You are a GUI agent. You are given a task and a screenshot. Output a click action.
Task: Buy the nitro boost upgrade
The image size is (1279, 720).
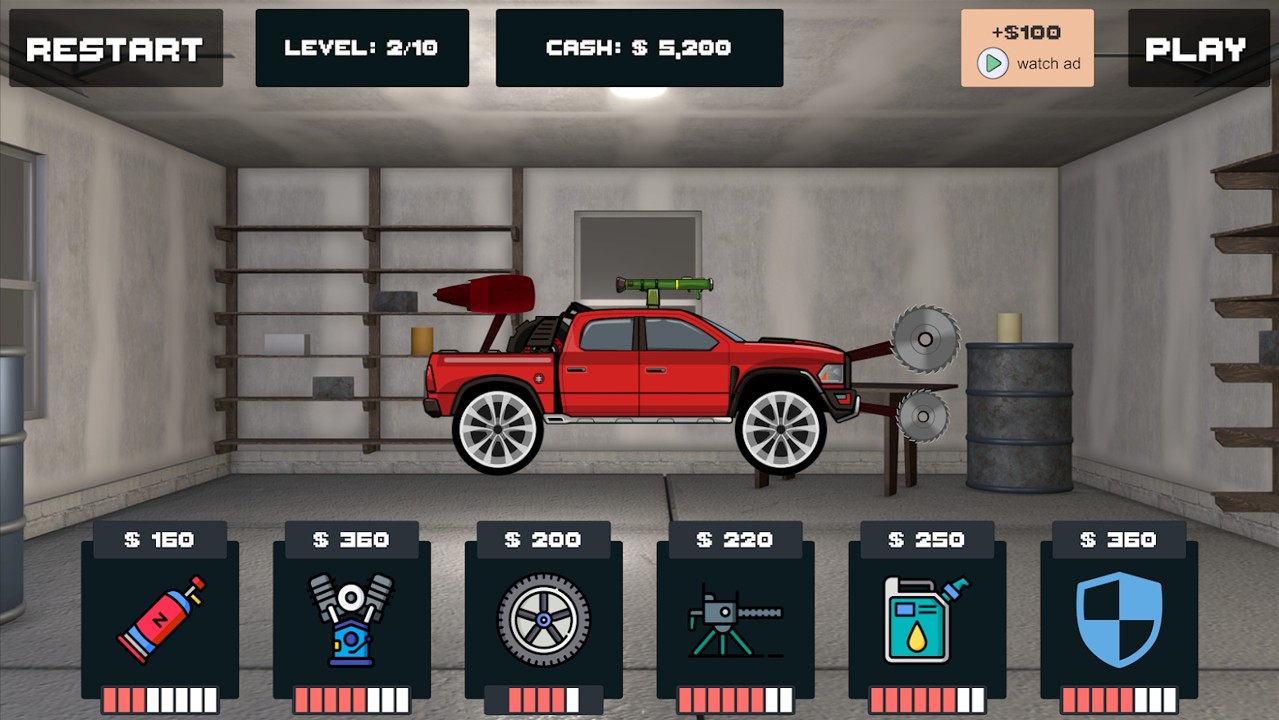click(160, 619)
